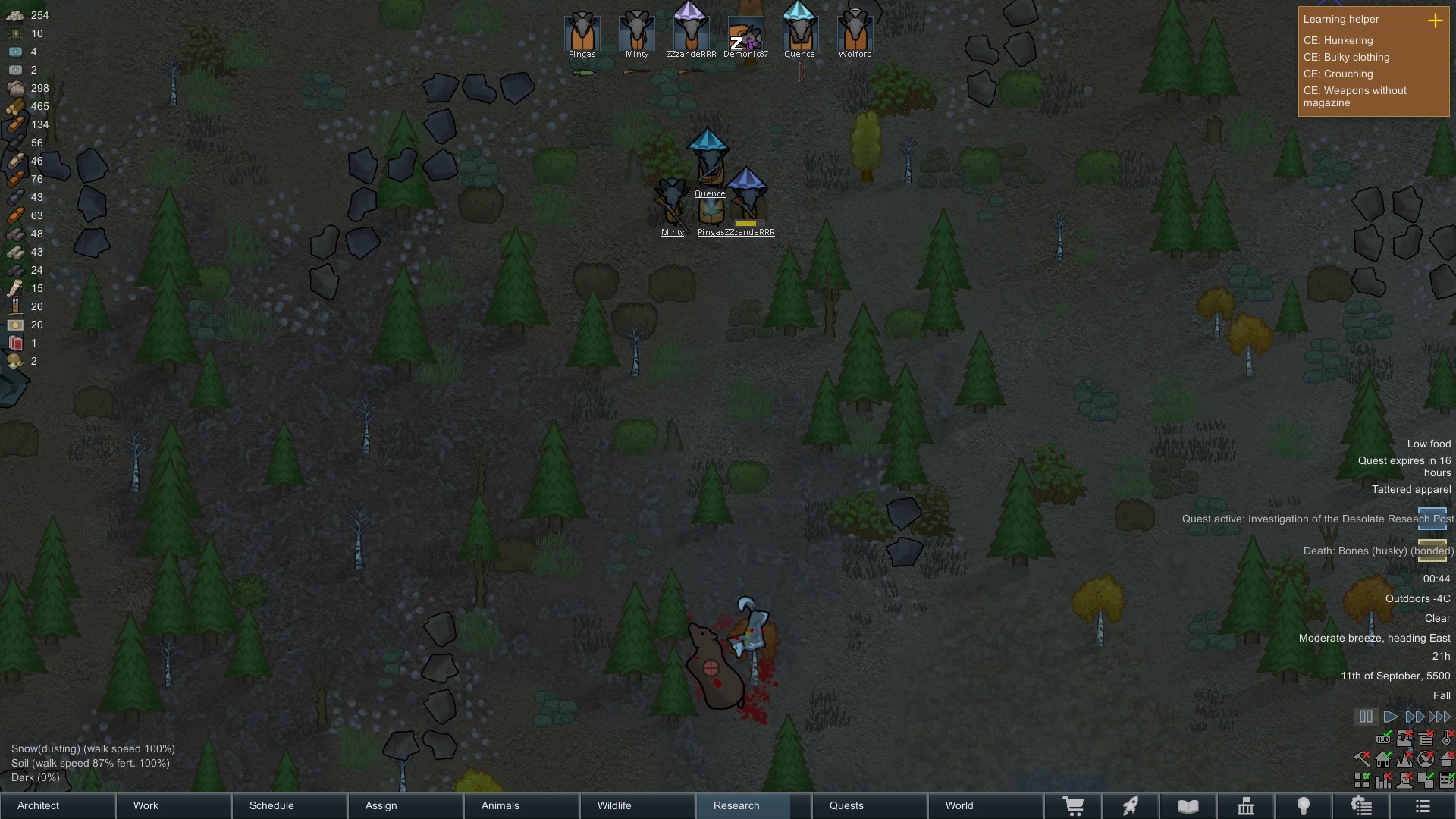This screenshot has height=819, width=1456.
Task: Expand the Learning helper panel
Action: (1435, 20)
